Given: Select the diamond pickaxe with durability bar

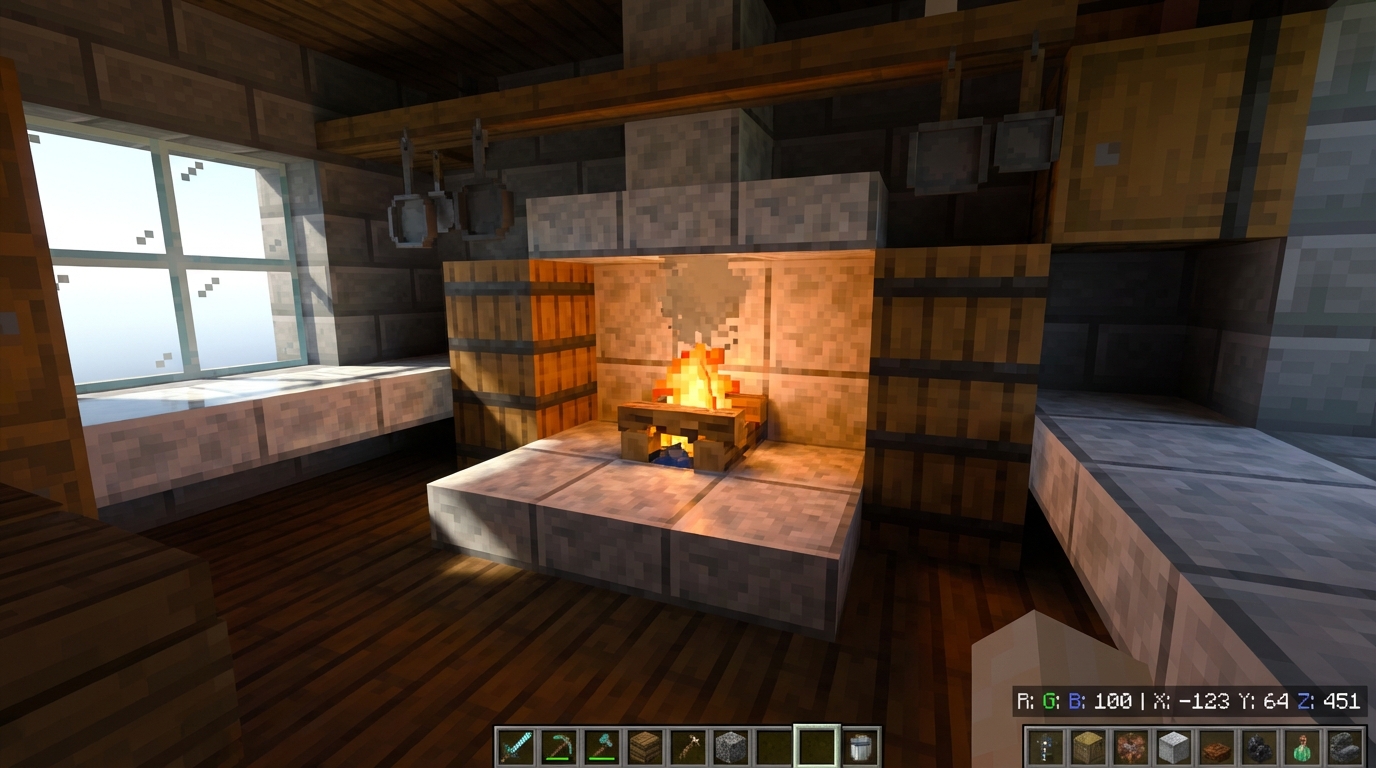Looking at the screenshot, I should (x=557, y=745).
